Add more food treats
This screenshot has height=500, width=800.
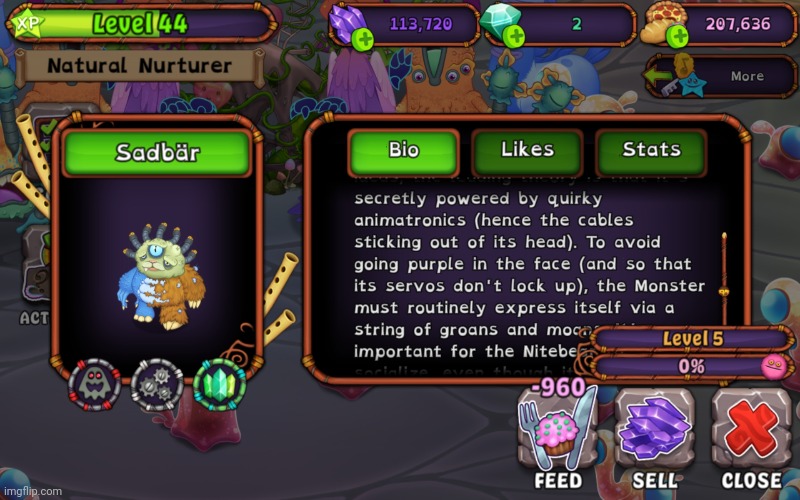677,38
